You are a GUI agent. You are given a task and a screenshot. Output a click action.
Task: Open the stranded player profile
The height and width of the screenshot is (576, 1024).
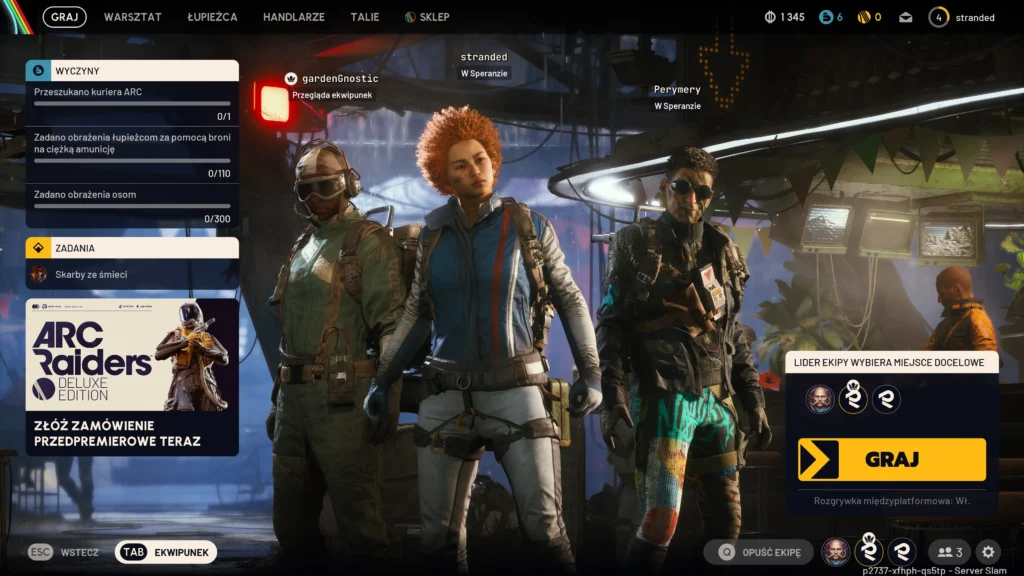tap(962, 17)
